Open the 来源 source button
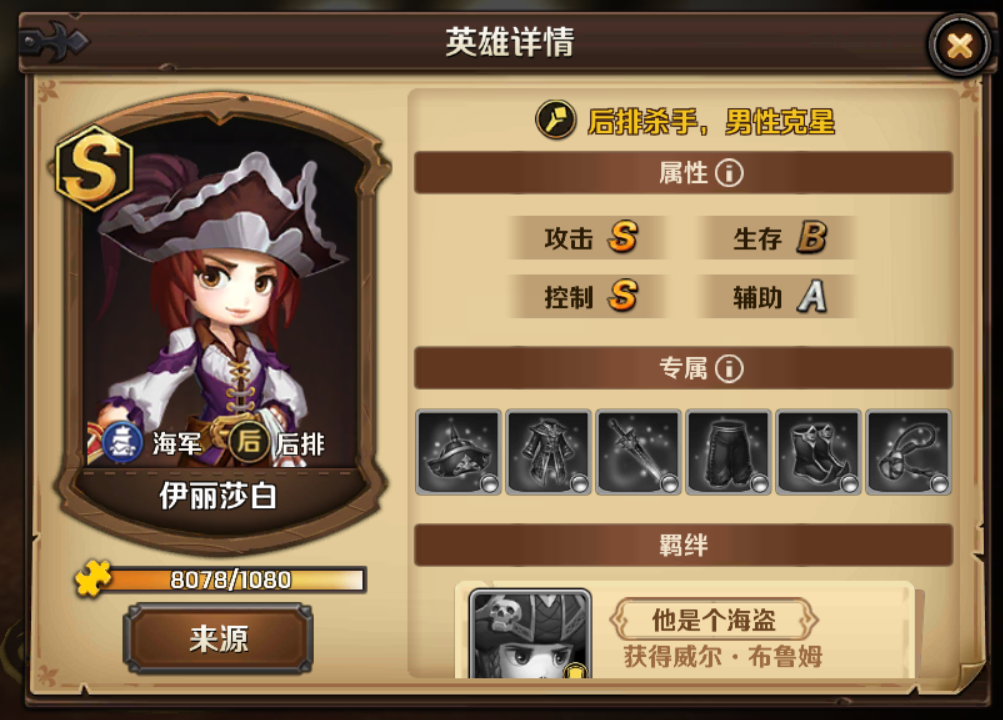The height and width of the screenshot is (720, 1003). click(218, 638)
